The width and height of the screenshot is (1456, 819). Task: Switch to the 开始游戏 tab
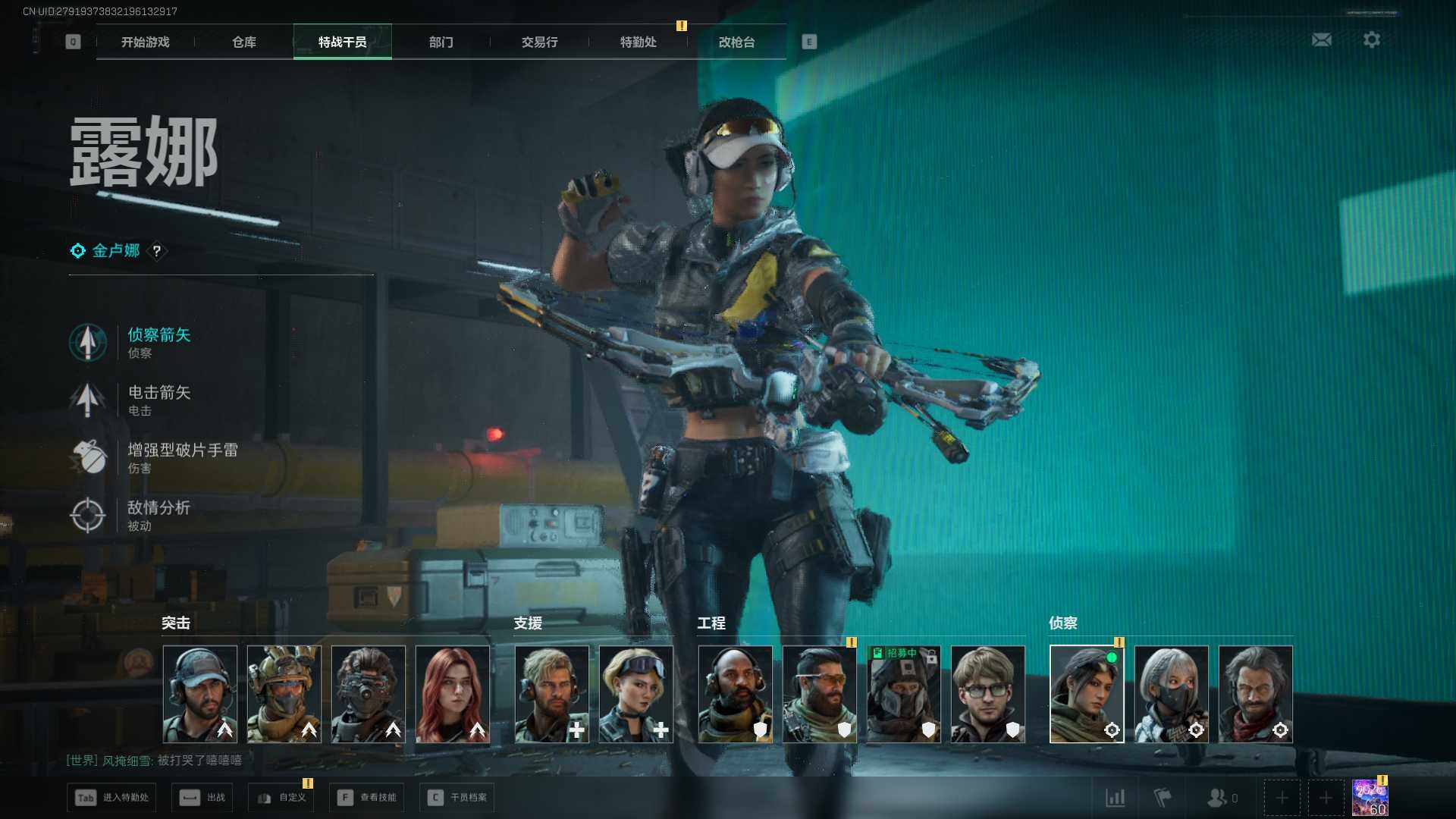[x=146, y=42]
